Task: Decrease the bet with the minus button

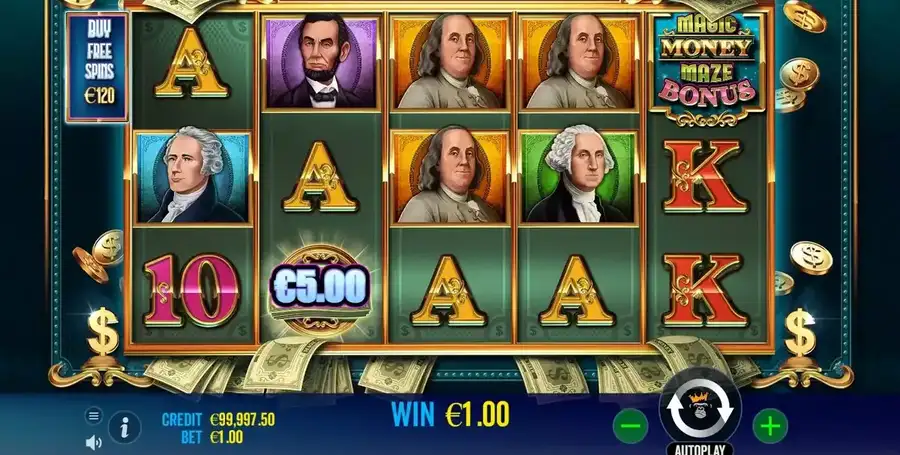Action: click(x=632, y=427)
